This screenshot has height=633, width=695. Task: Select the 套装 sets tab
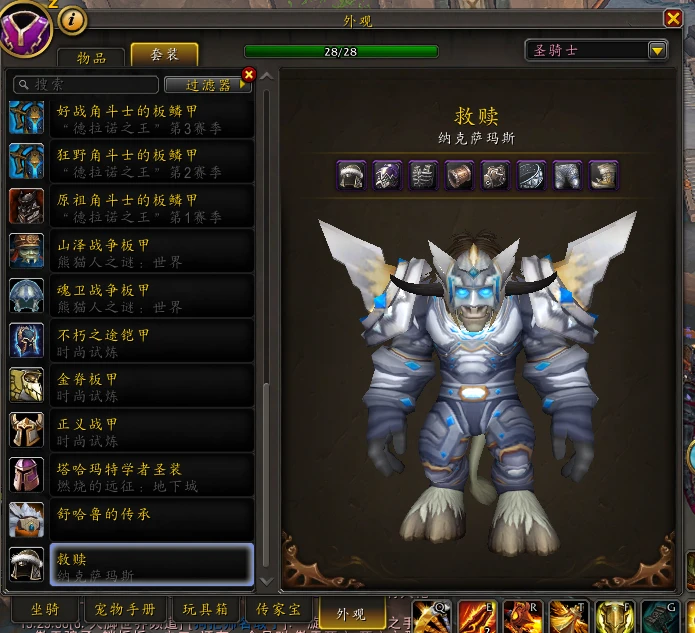coord(164,56)
